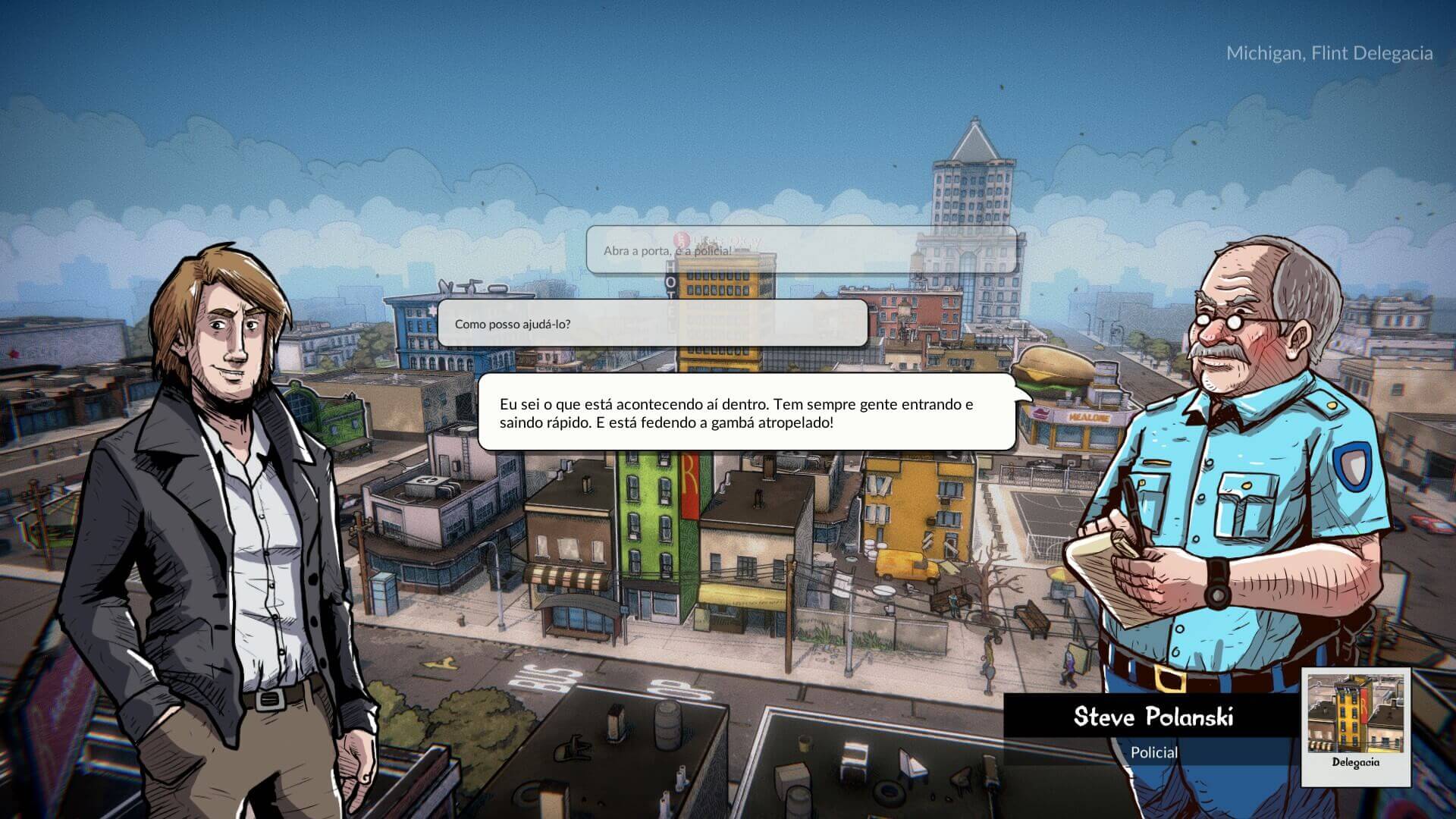Continue the dialogue about the skunk smell
Image resolution: width=1456 pixels, height=819 pixels.
[746, 413]
